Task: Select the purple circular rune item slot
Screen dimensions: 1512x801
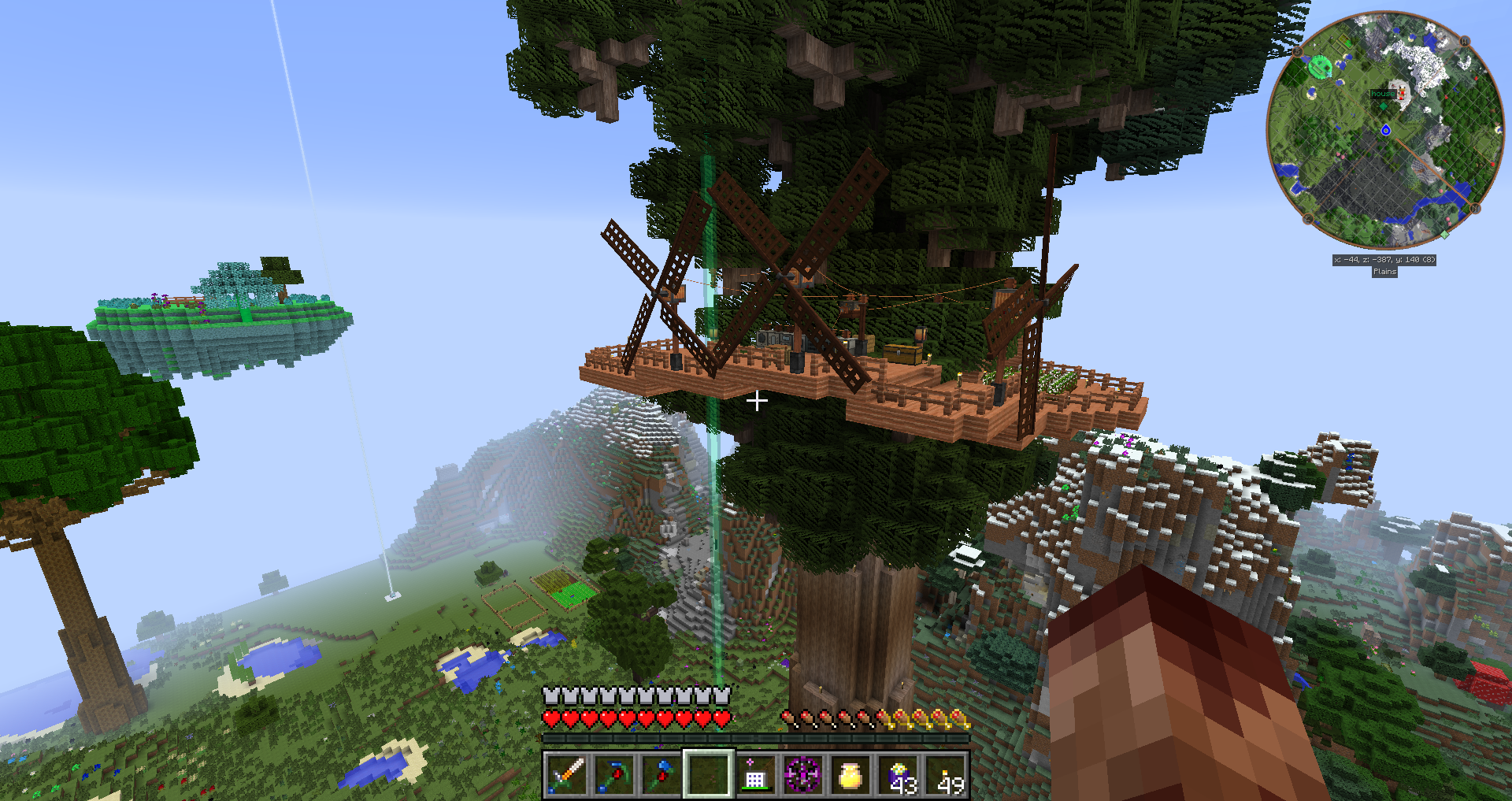Action: tap(802, 775)
